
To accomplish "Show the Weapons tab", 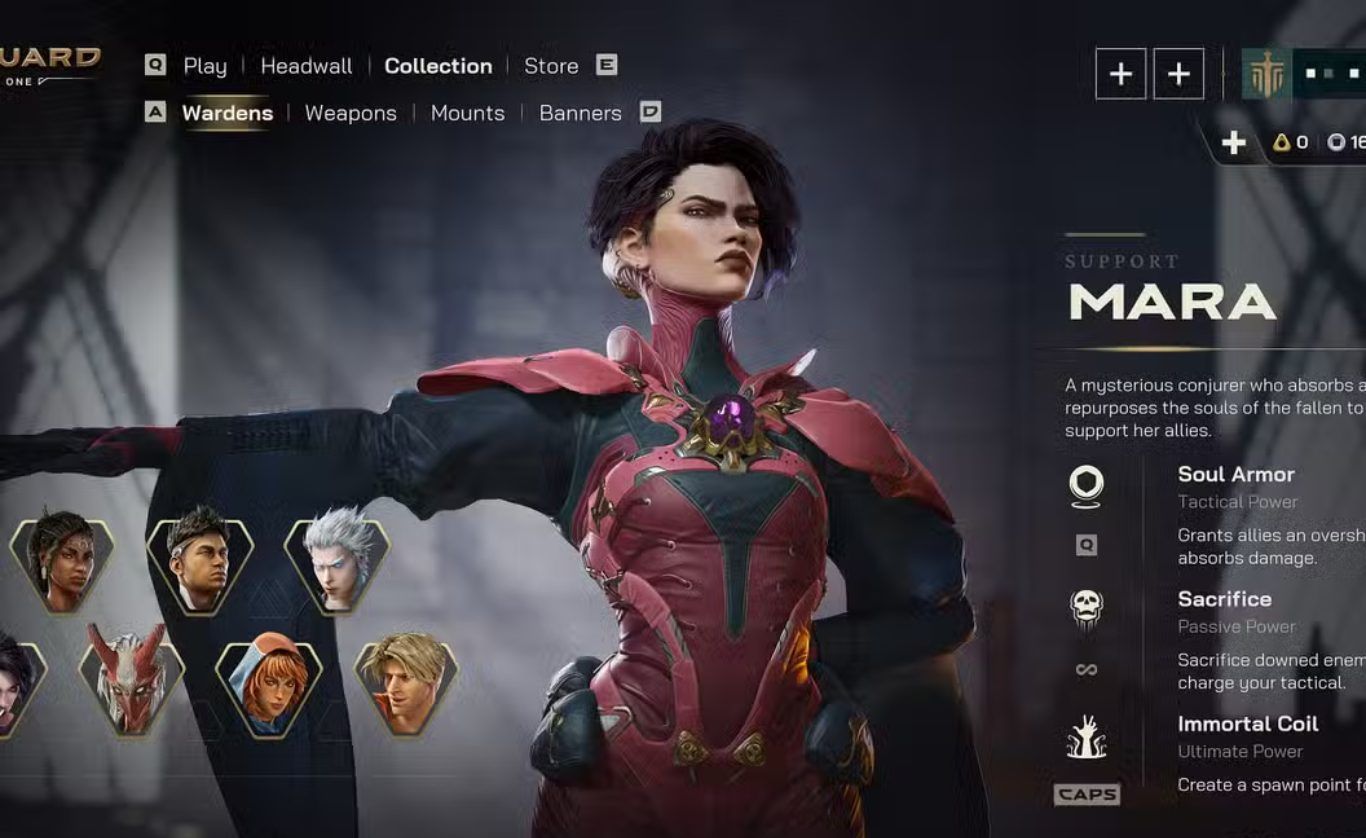I will [x=350, y=113].
